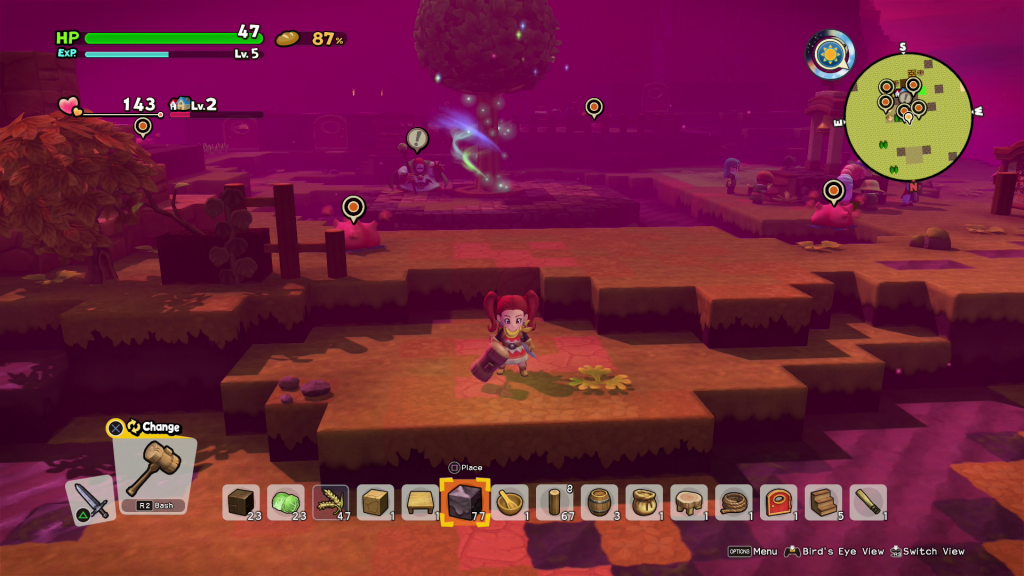Select the light wood block slot
Image resolution: width=1024 pixels, height=576 pixels.
[x=376, y=502]
